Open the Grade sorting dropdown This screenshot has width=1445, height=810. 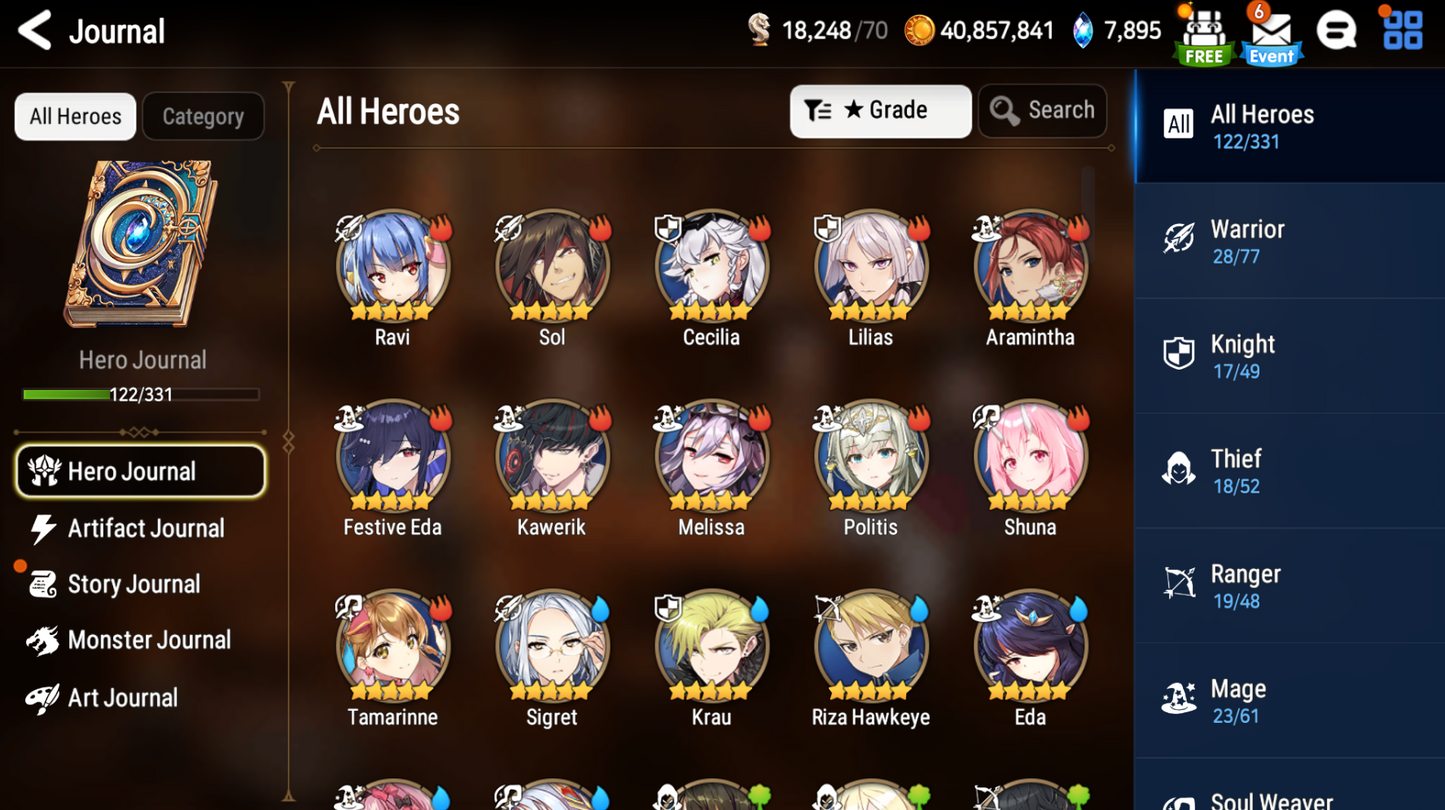pos(880,111)
